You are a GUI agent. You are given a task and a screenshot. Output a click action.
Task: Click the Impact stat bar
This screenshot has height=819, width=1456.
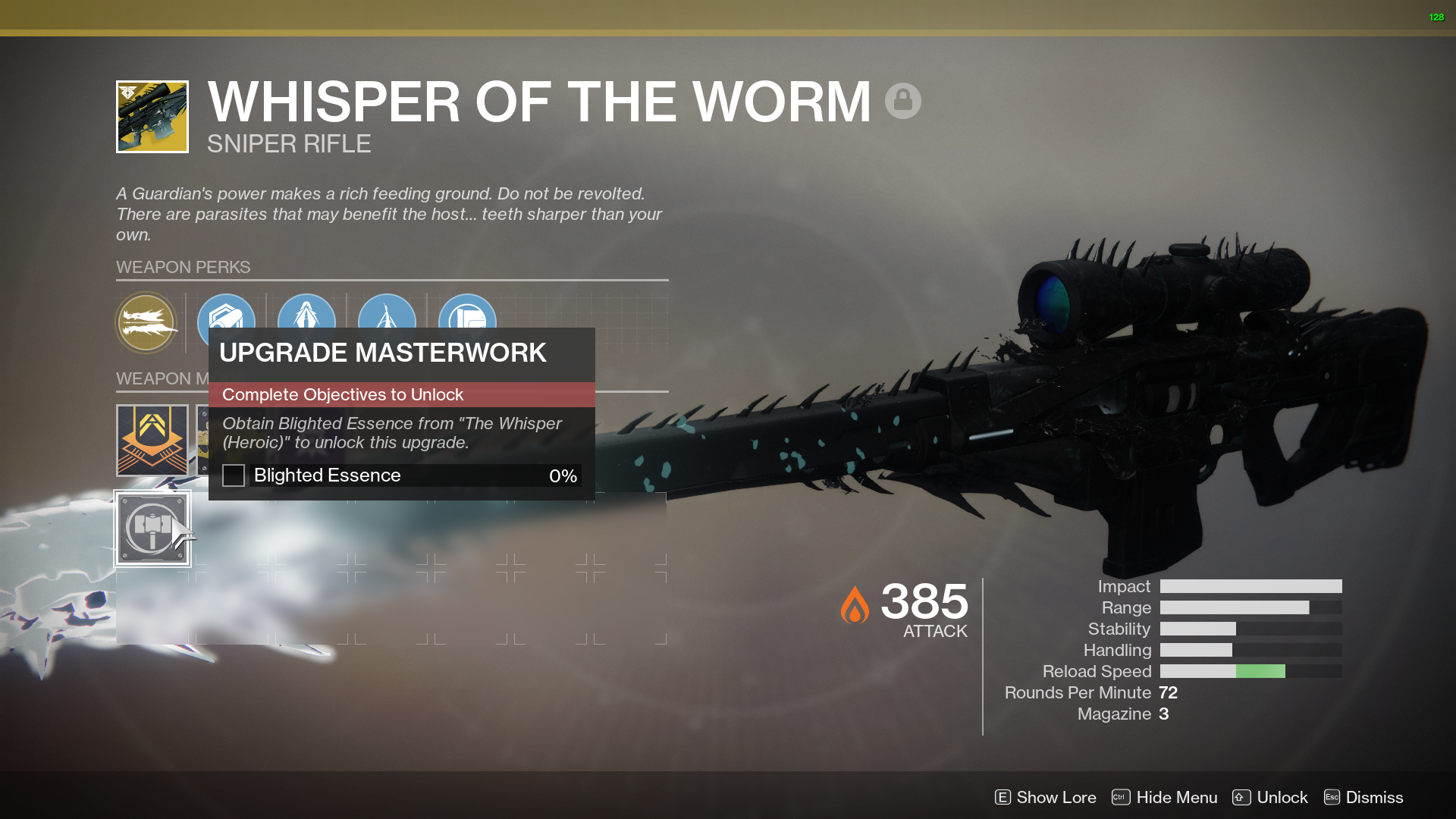1250,586
